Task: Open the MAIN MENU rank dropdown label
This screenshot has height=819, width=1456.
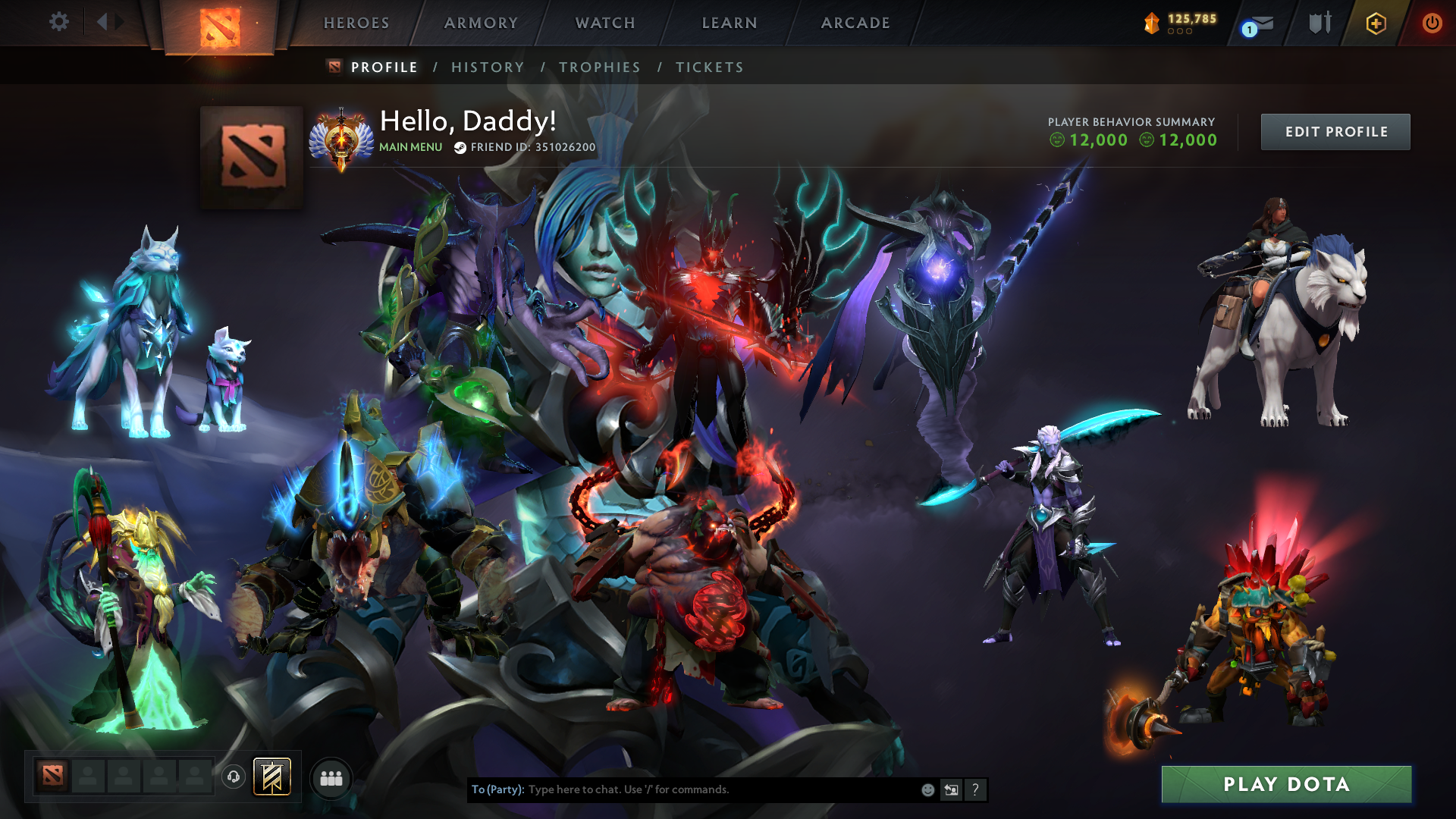Action: coord(409,147)
